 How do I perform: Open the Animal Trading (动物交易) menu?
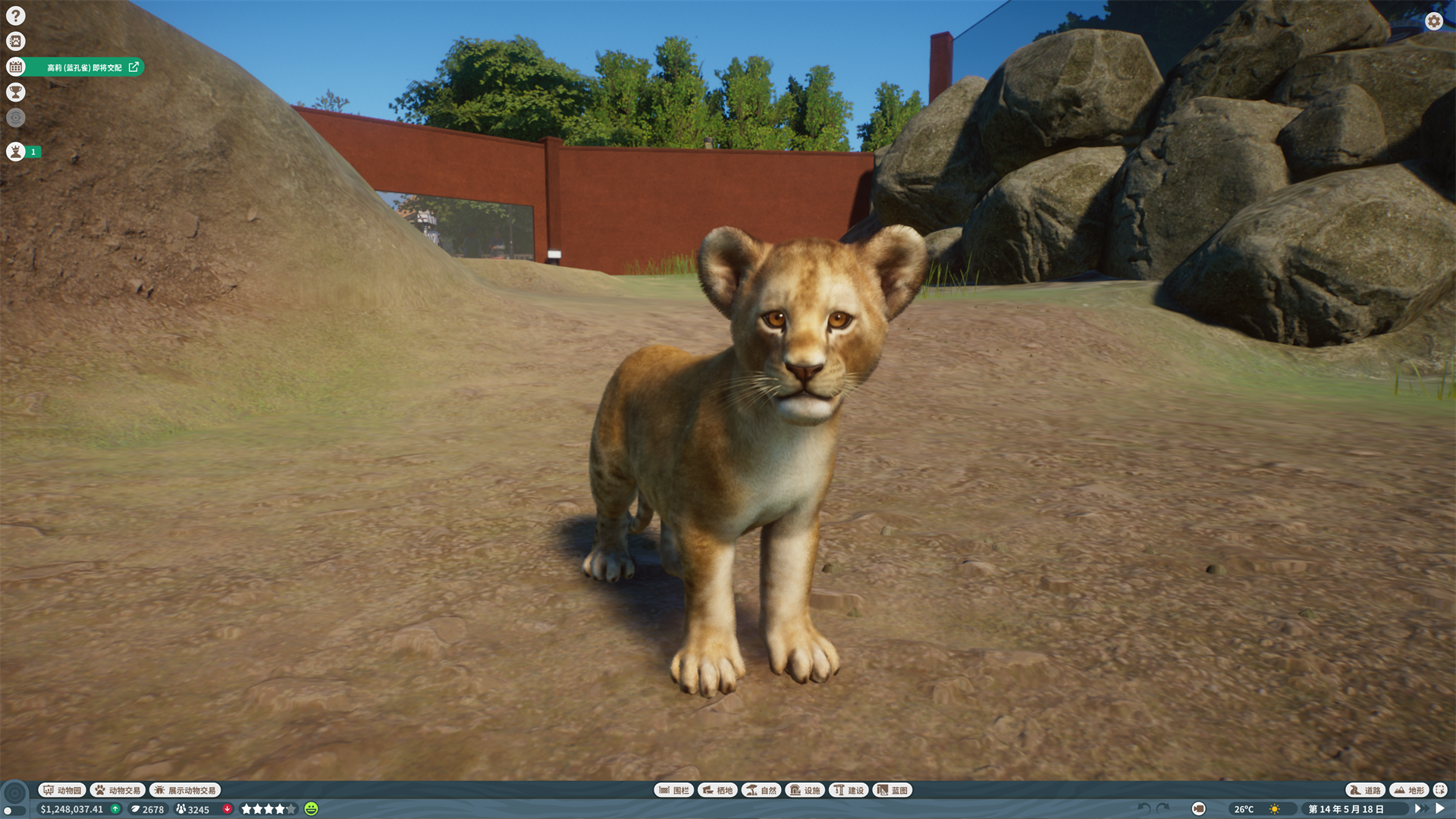pyautogui.click(x=118, y=789)
